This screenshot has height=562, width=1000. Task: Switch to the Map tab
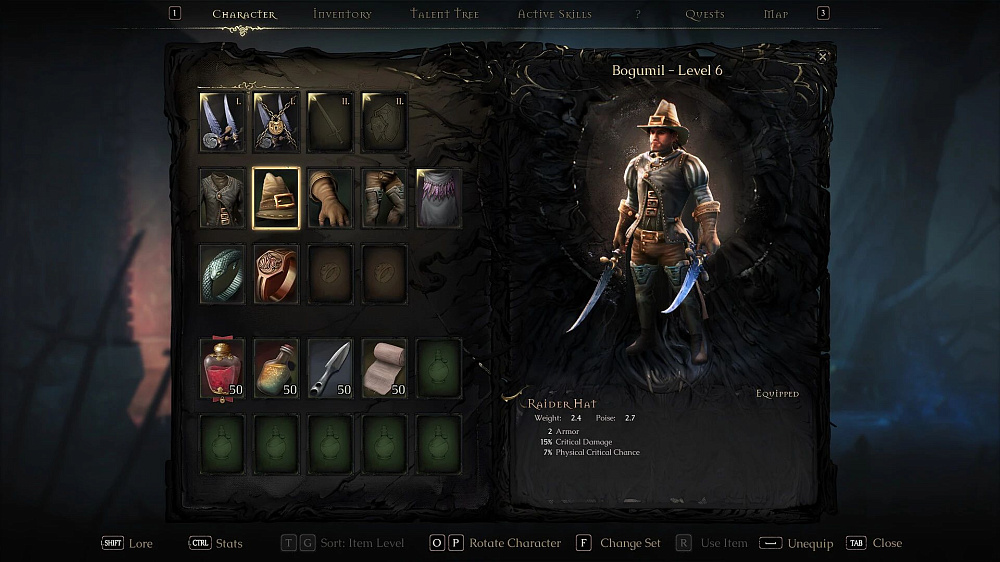tap(776, 14)
